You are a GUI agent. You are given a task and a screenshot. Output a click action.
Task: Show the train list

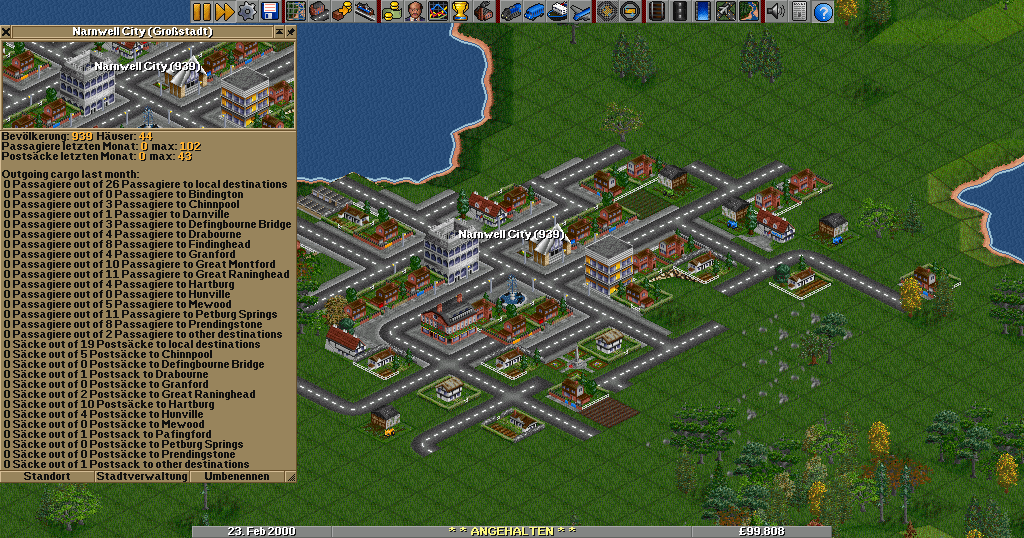point(511,12)
